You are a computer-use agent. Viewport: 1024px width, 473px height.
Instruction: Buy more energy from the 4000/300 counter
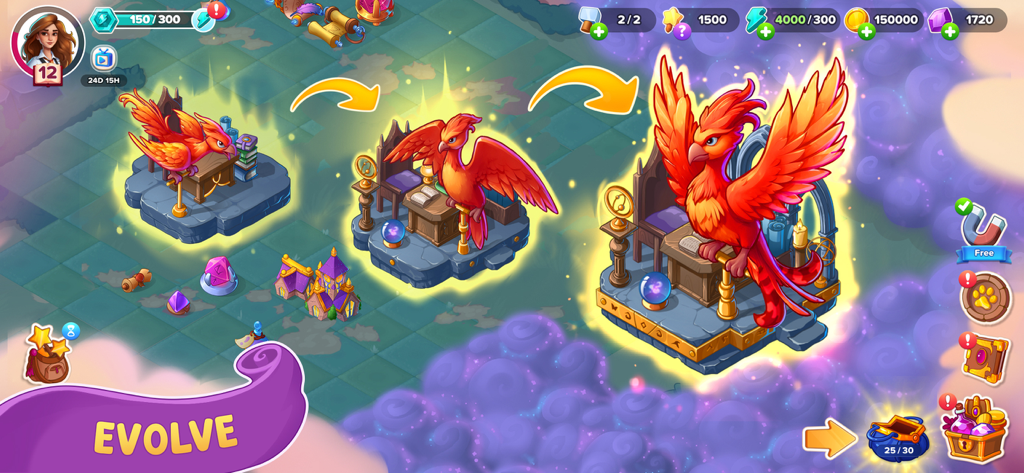765,31
